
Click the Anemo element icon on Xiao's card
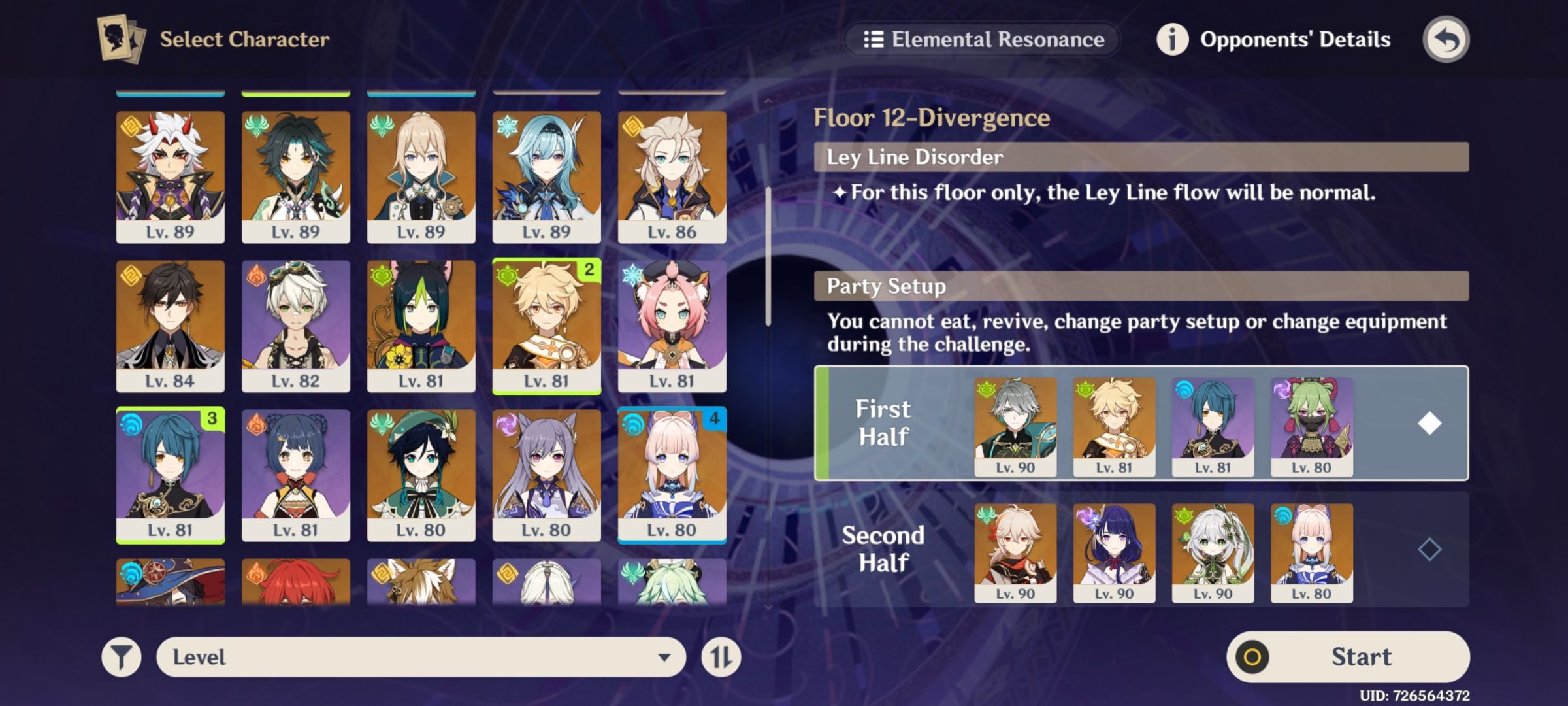(257, 124)
